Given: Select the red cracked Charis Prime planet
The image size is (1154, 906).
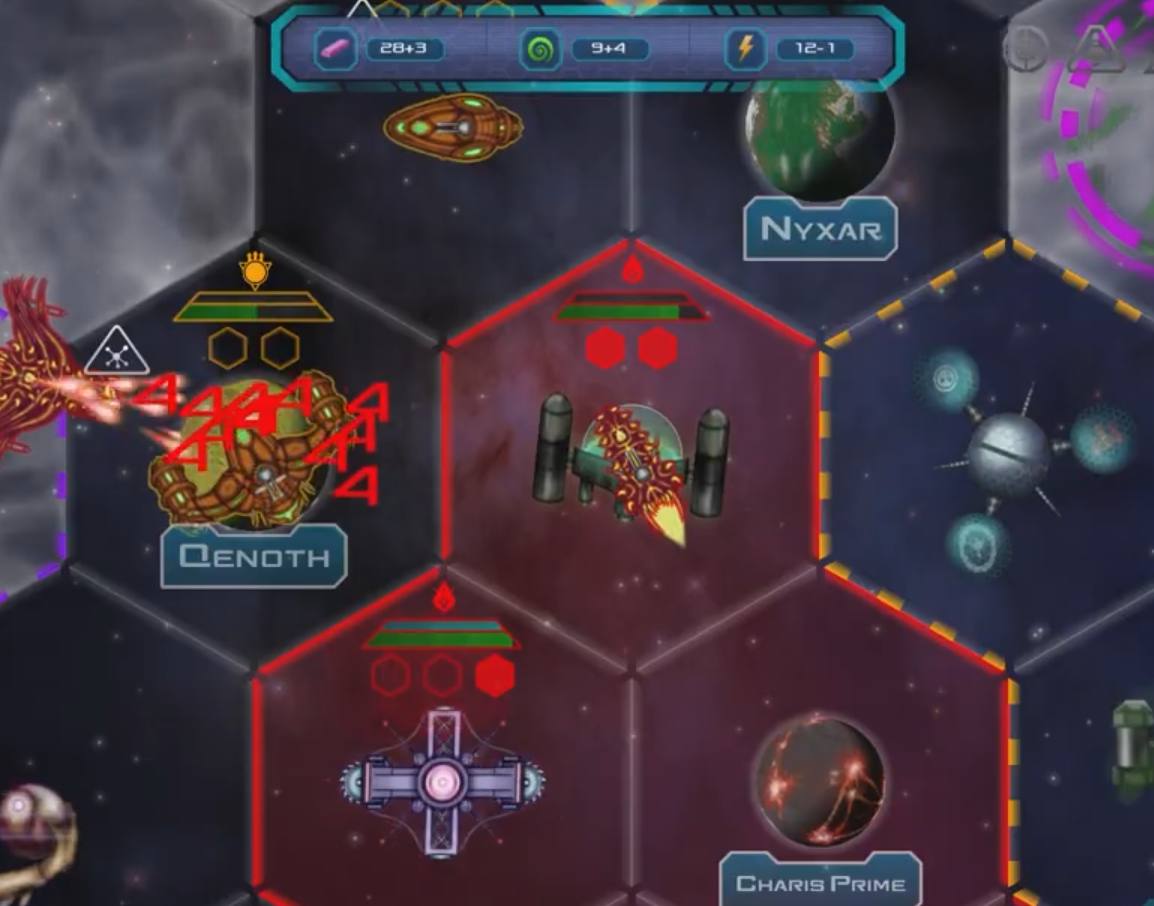Looking at the screenshot, I should pos(820,780).
